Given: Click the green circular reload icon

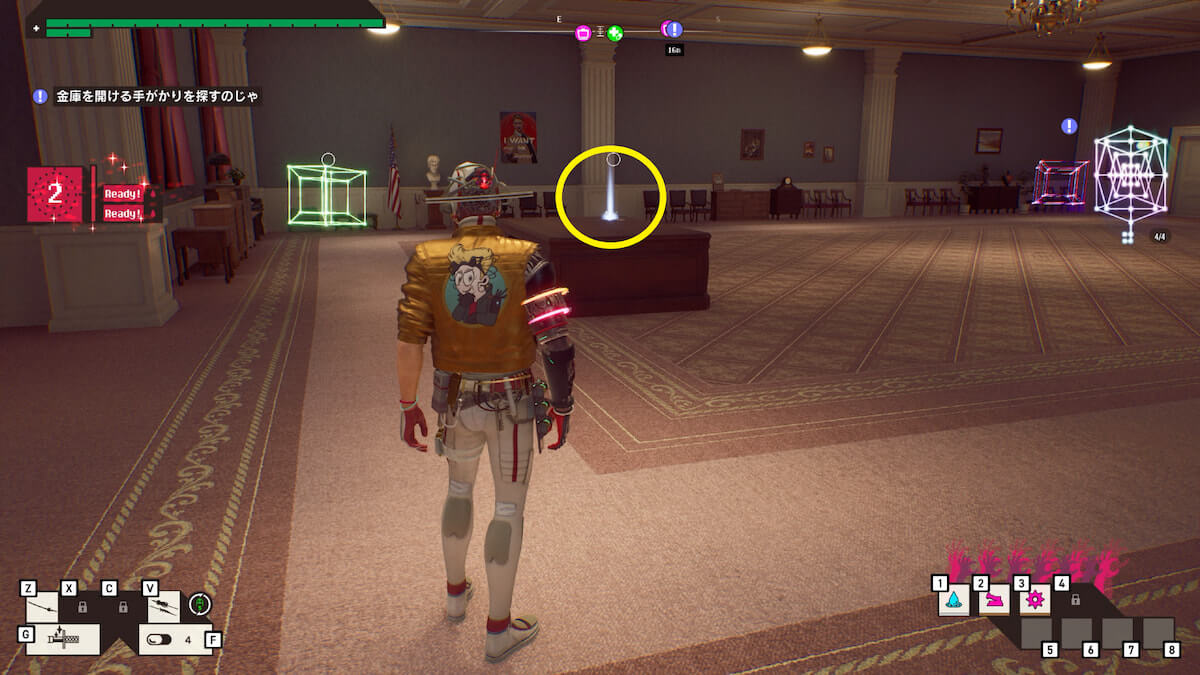Looking at the screenshot, I should 200,605.
